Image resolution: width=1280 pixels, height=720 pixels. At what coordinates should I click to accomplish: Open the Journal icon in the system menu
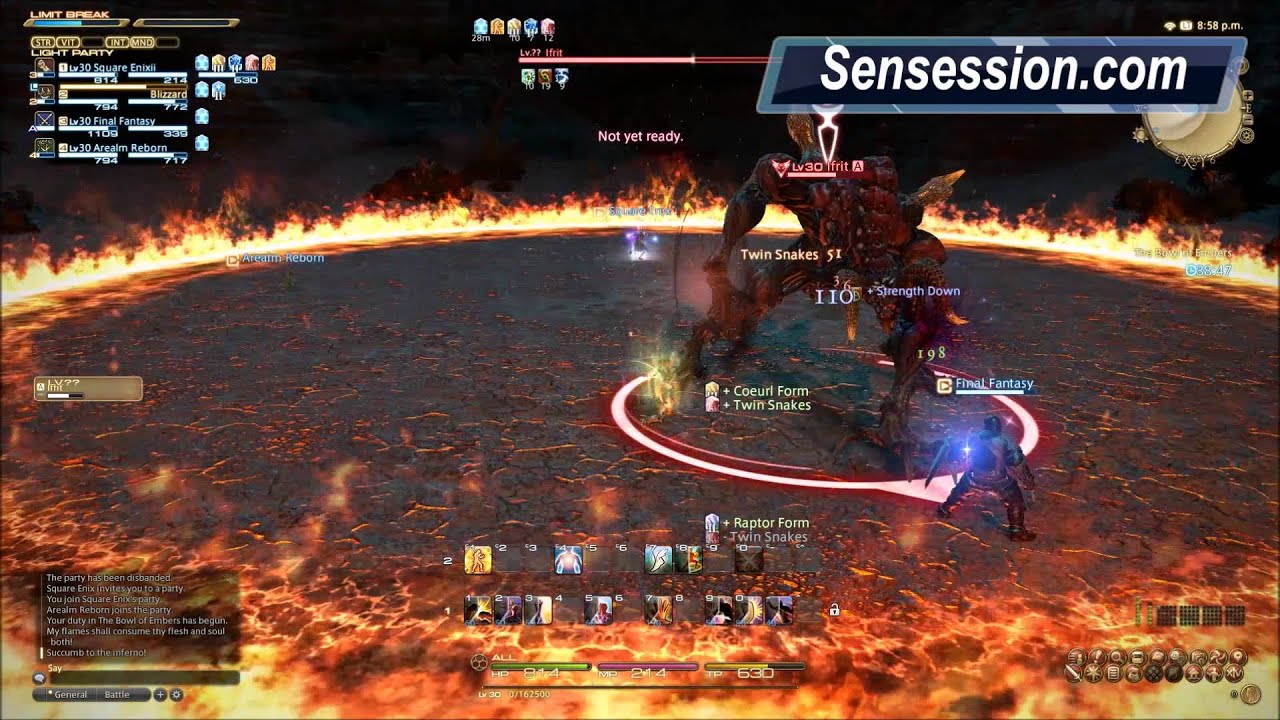pos(1114,674)
